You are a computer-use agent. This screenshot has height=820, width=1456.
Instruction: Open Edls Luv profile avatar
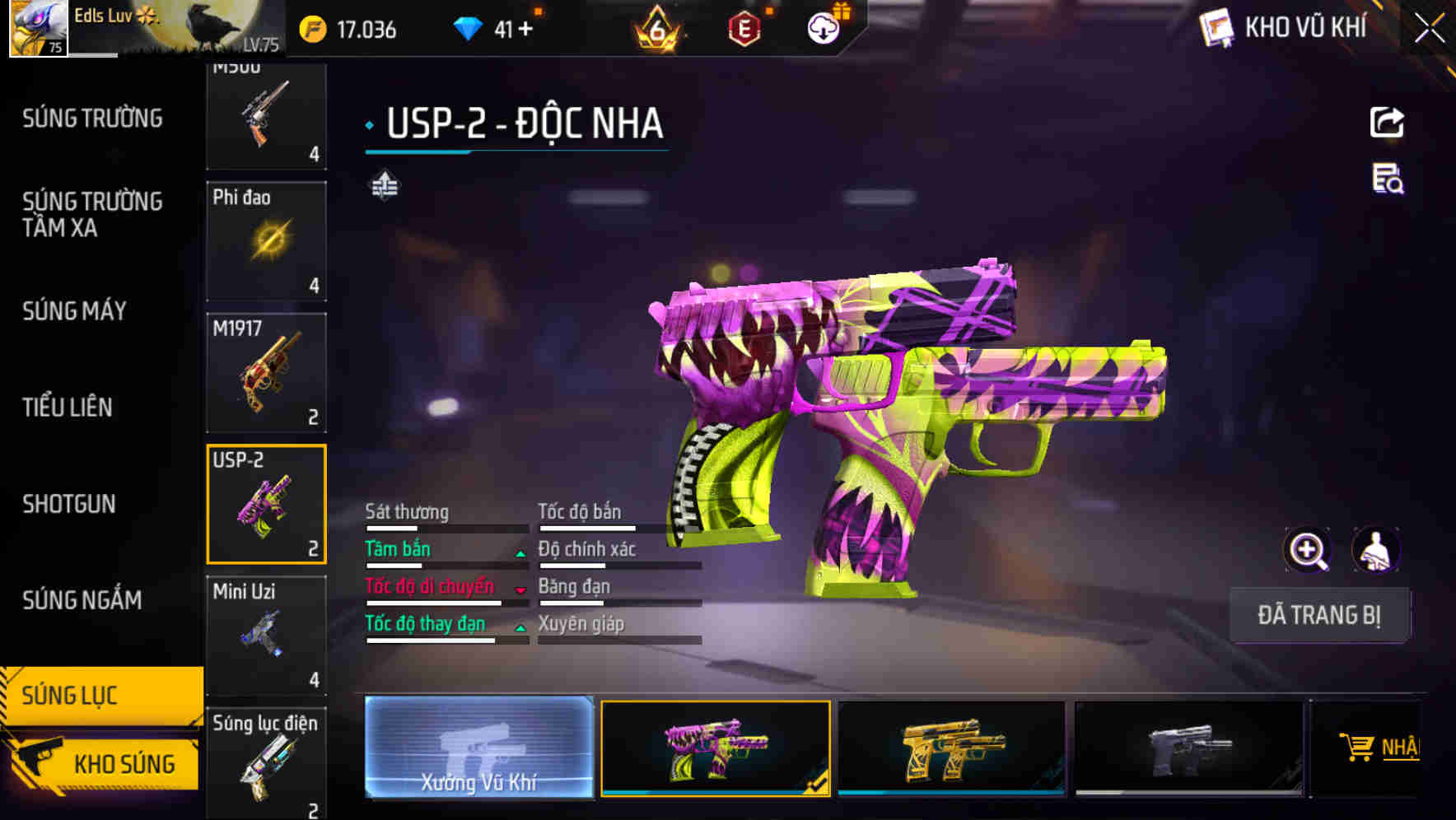35,29
